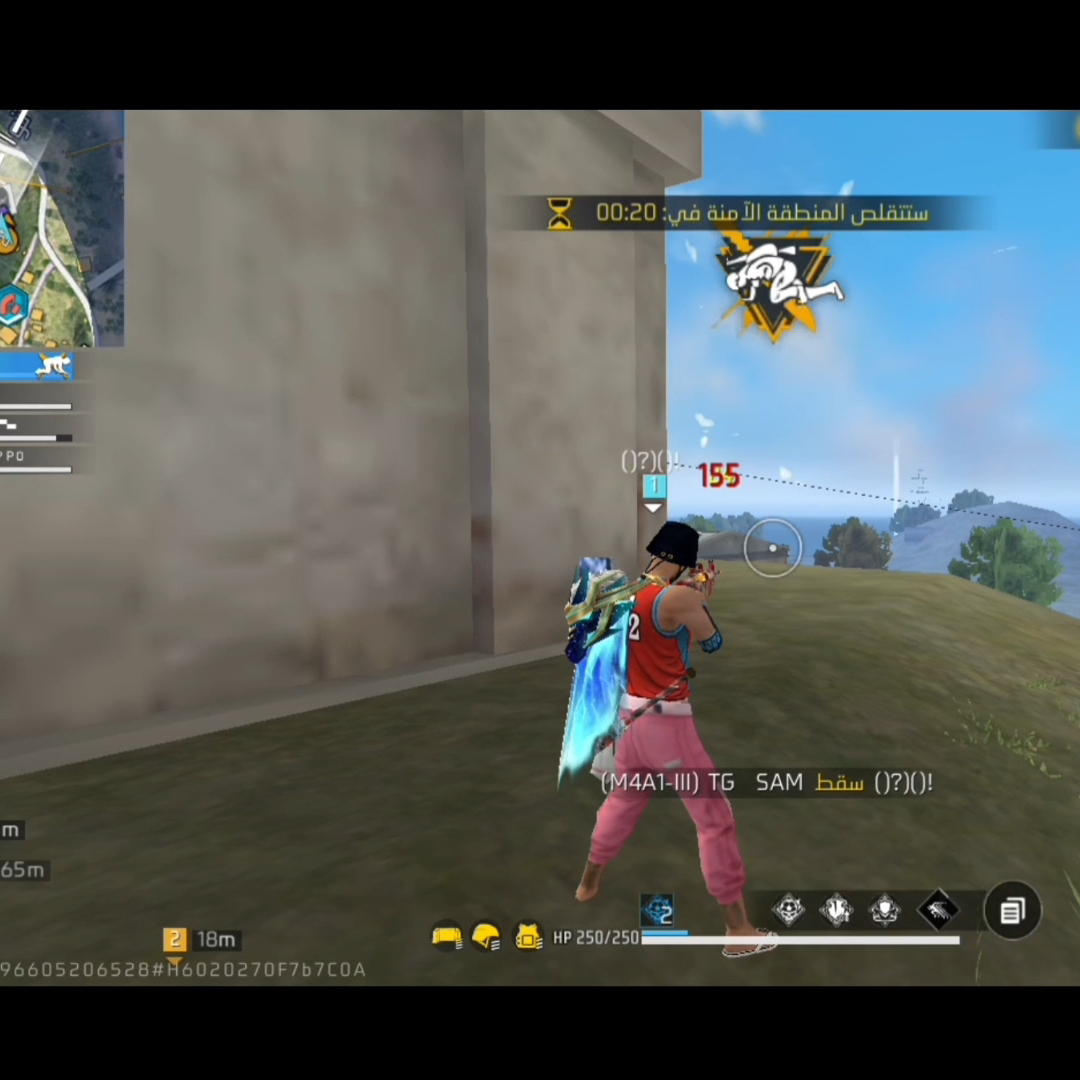Select the yellow helmet equipment icon
Image resolution: width=1080 pixels, height=1080 pixels.
click(486, 937)
